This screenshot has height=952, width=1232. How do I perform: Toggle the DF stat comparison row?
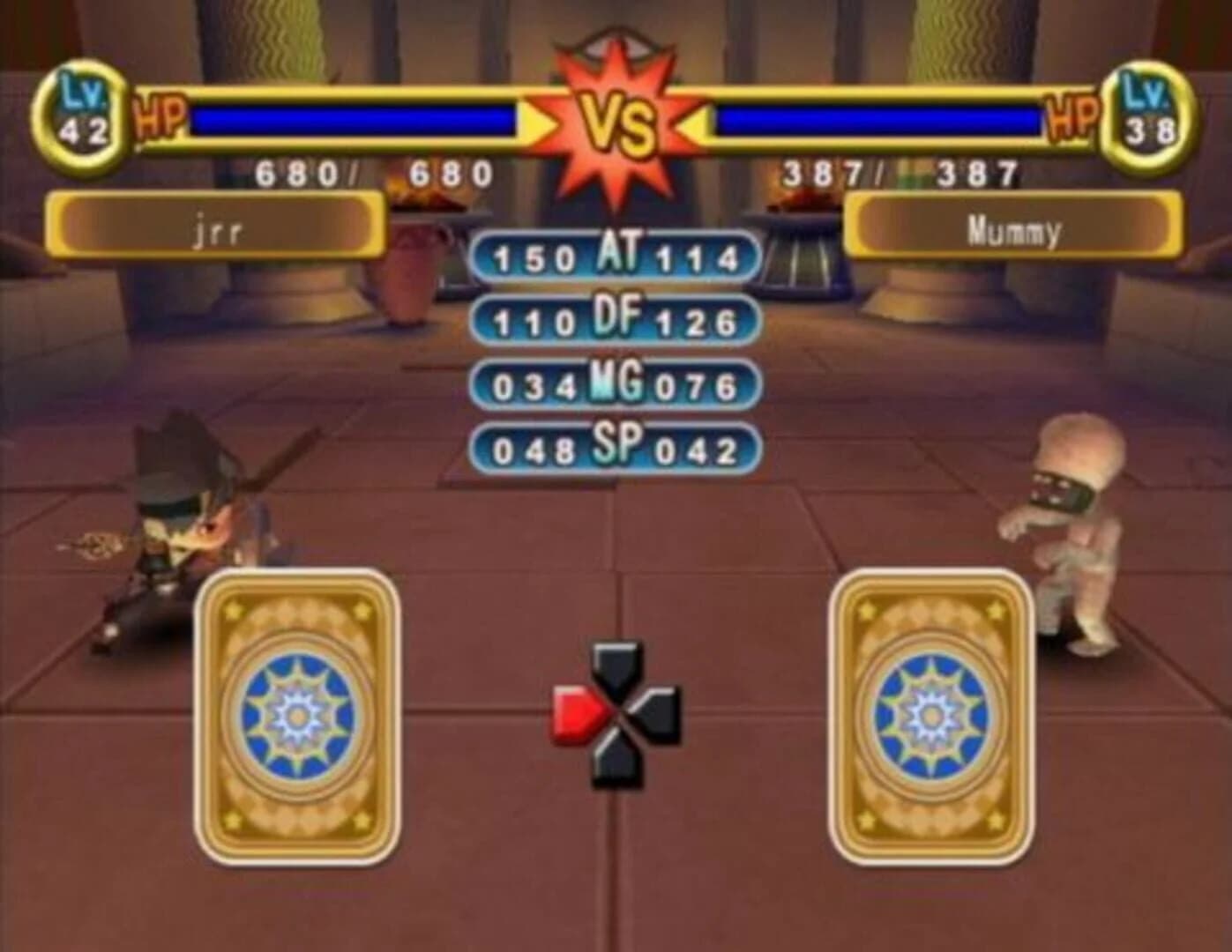click(x=615, y=317)
